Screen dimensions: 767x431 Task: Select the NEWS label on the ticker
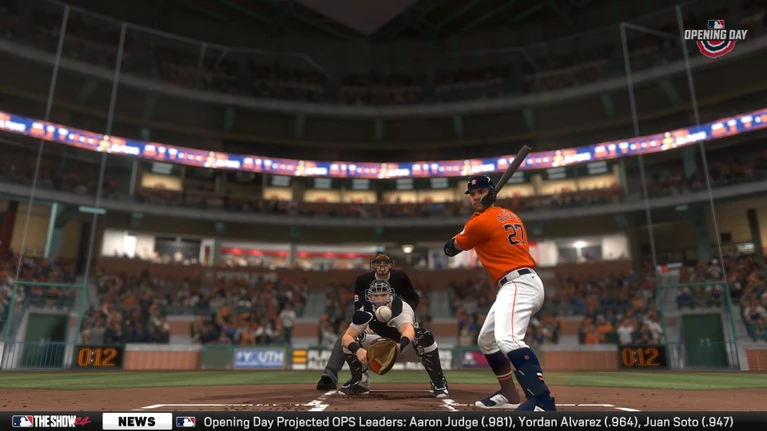(137, 422)
